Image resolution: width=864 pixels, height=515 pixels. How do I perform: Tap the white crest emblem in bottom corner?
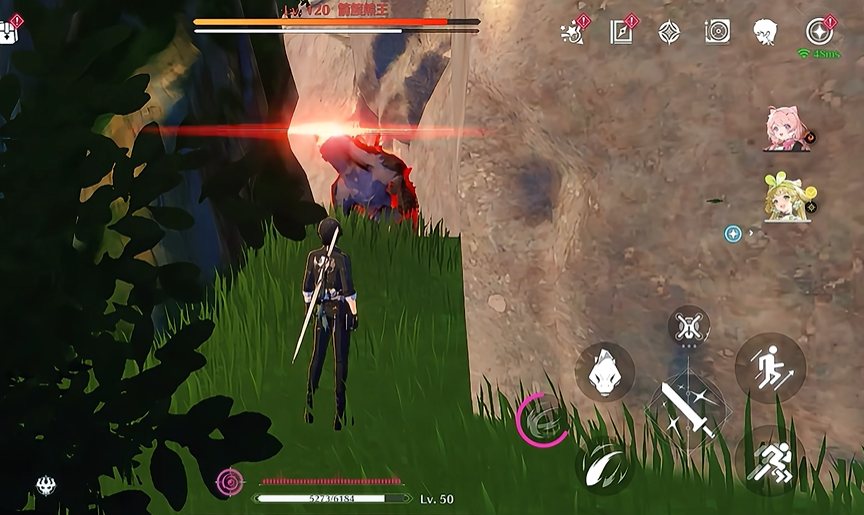[x=46, y=486]
